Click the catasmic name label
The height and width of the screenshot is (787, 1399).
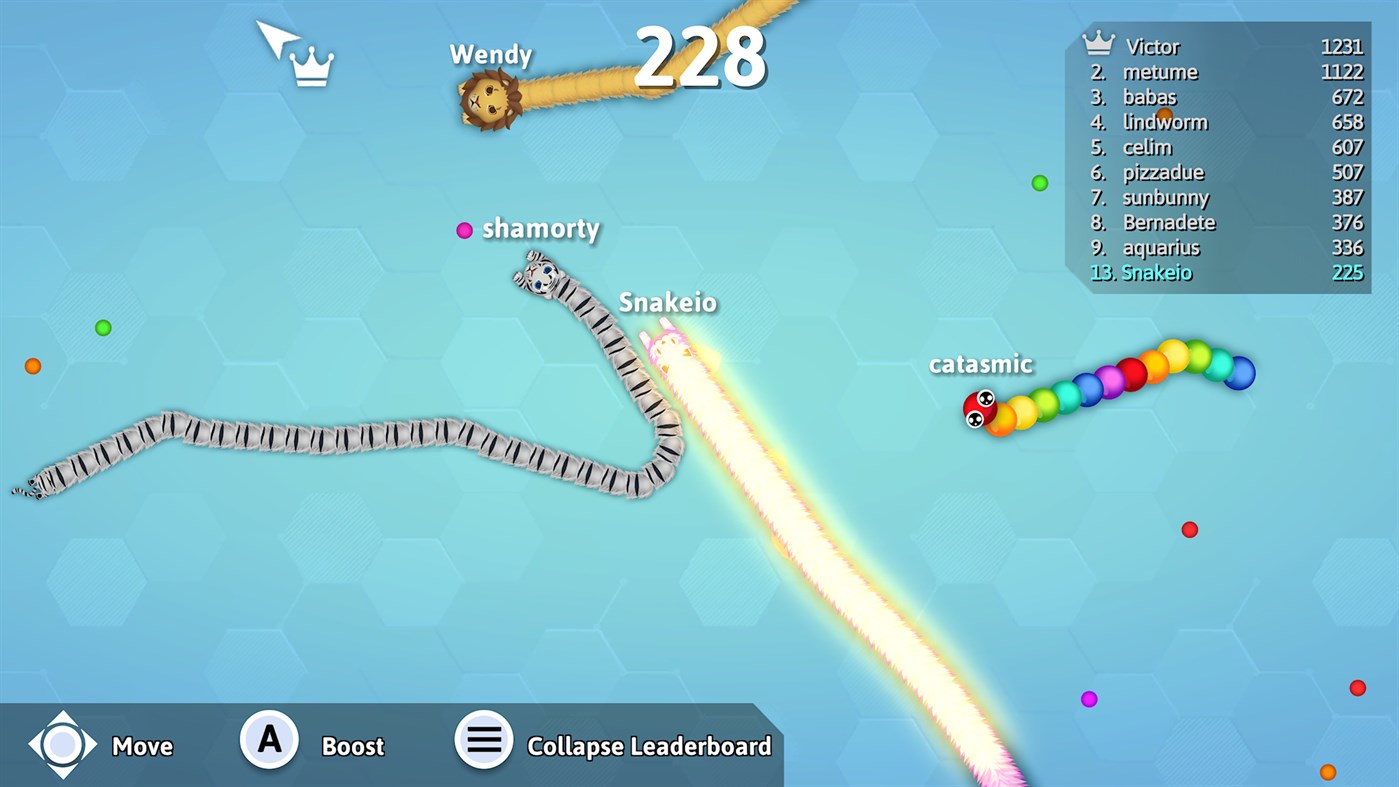[981, 364]
